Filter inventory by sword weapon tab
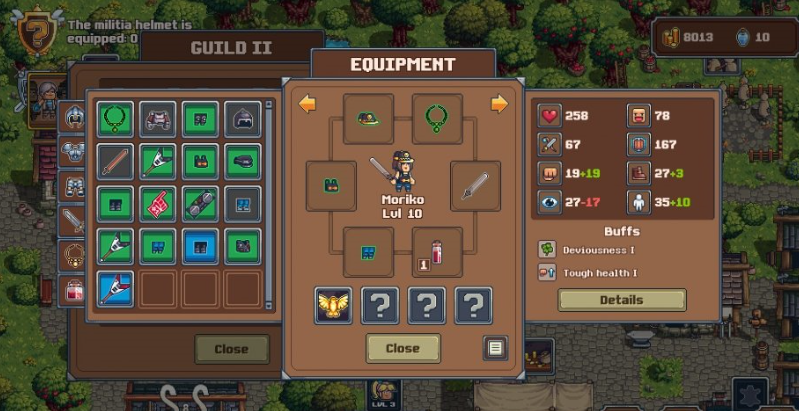799x411 pixels. click(74, 220)
